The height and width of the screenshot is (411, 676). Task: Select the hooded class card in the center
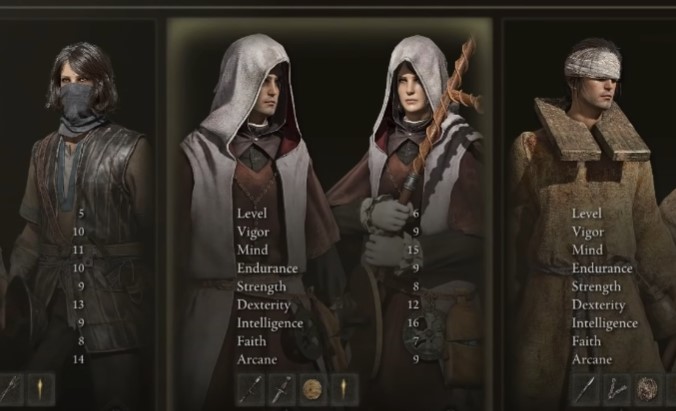pos(330,200)
